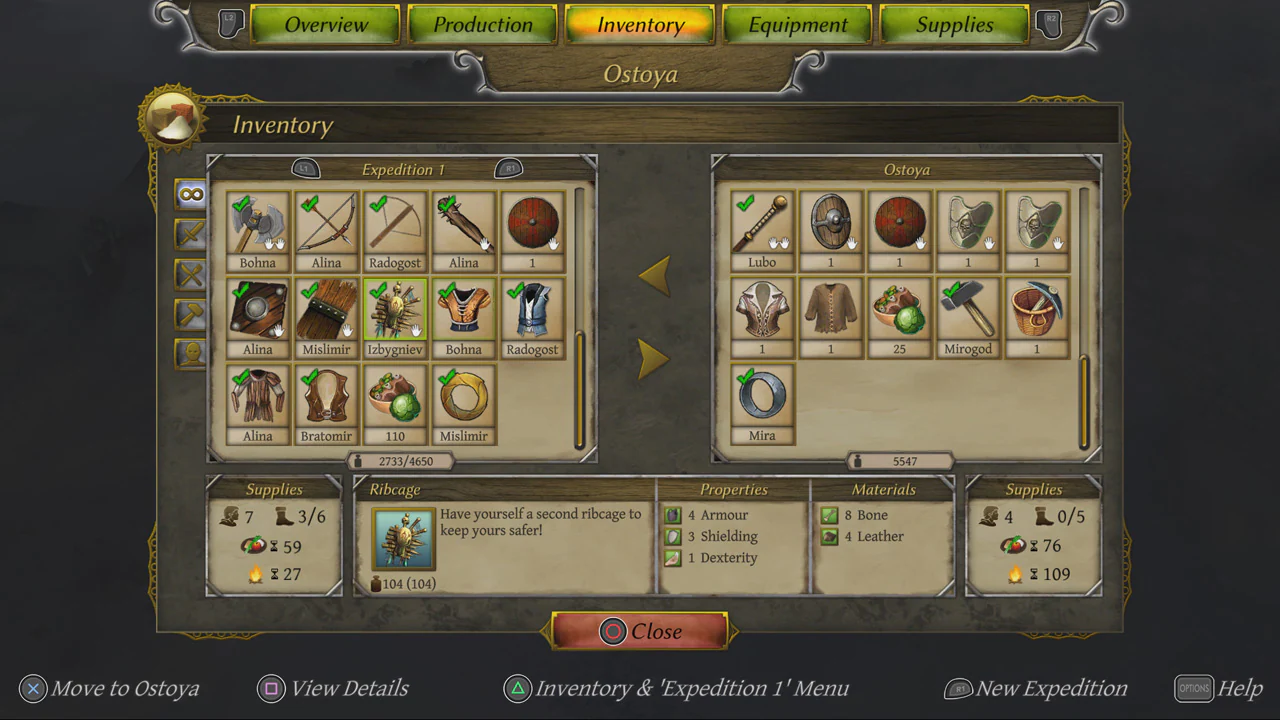Select the crossed tools filter icon
Screen dimensions: 1280x720
pos(191,274)
